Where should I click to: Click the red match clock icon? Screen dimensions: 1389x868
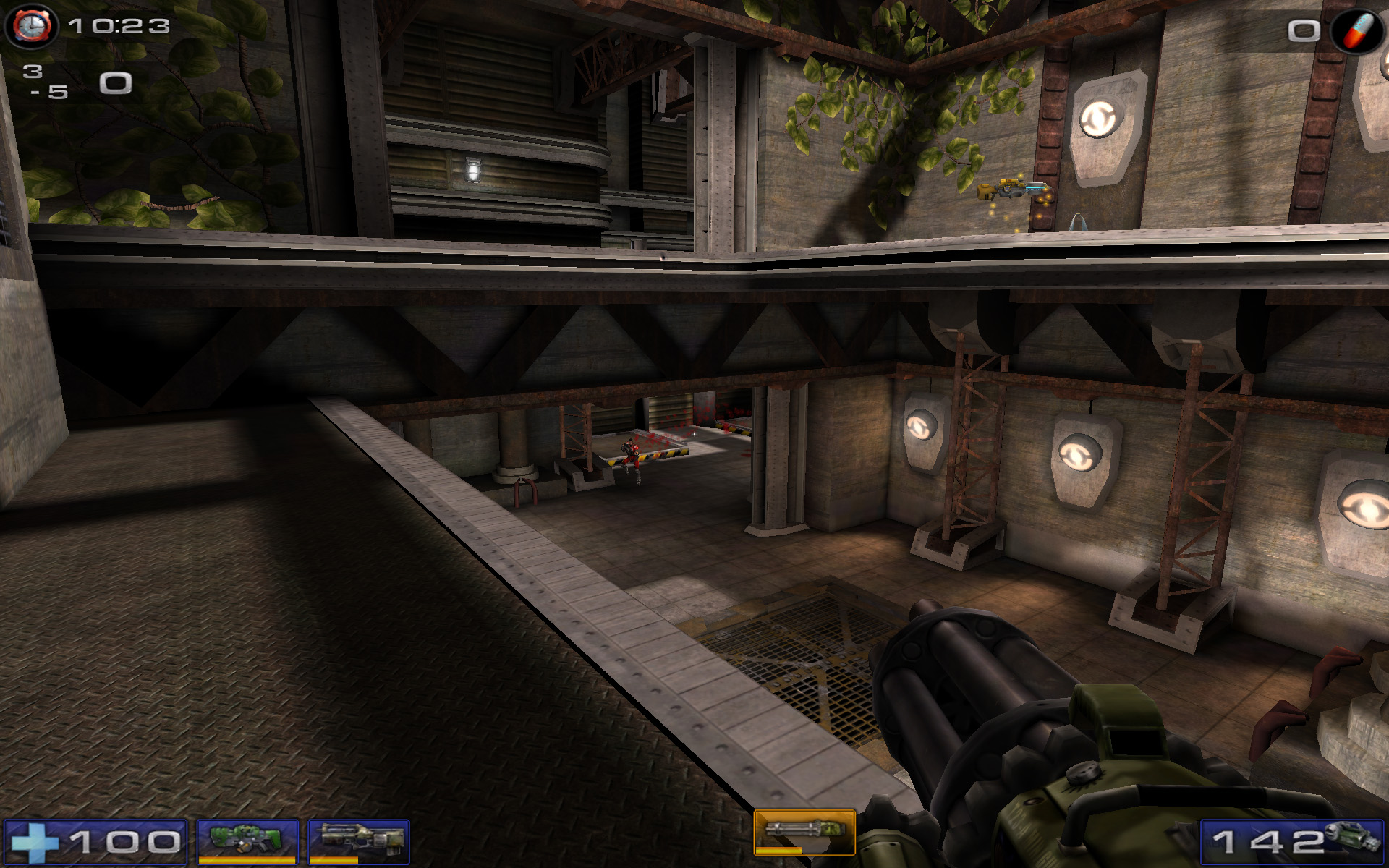pyautogui.click(x=31, y=27)
